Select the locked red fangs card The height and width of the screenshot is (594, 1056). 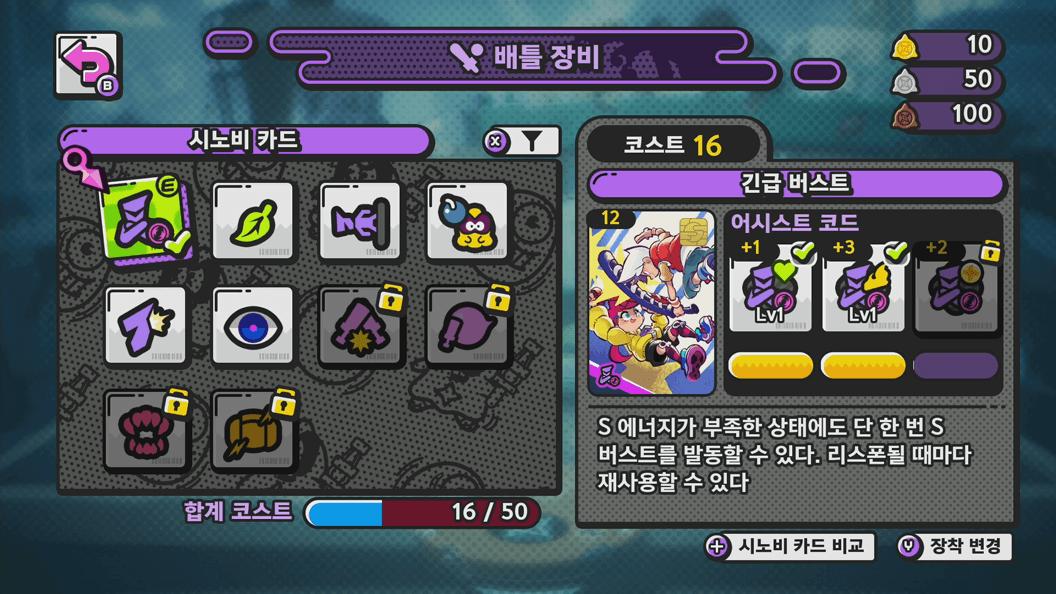tap(146, 432)
